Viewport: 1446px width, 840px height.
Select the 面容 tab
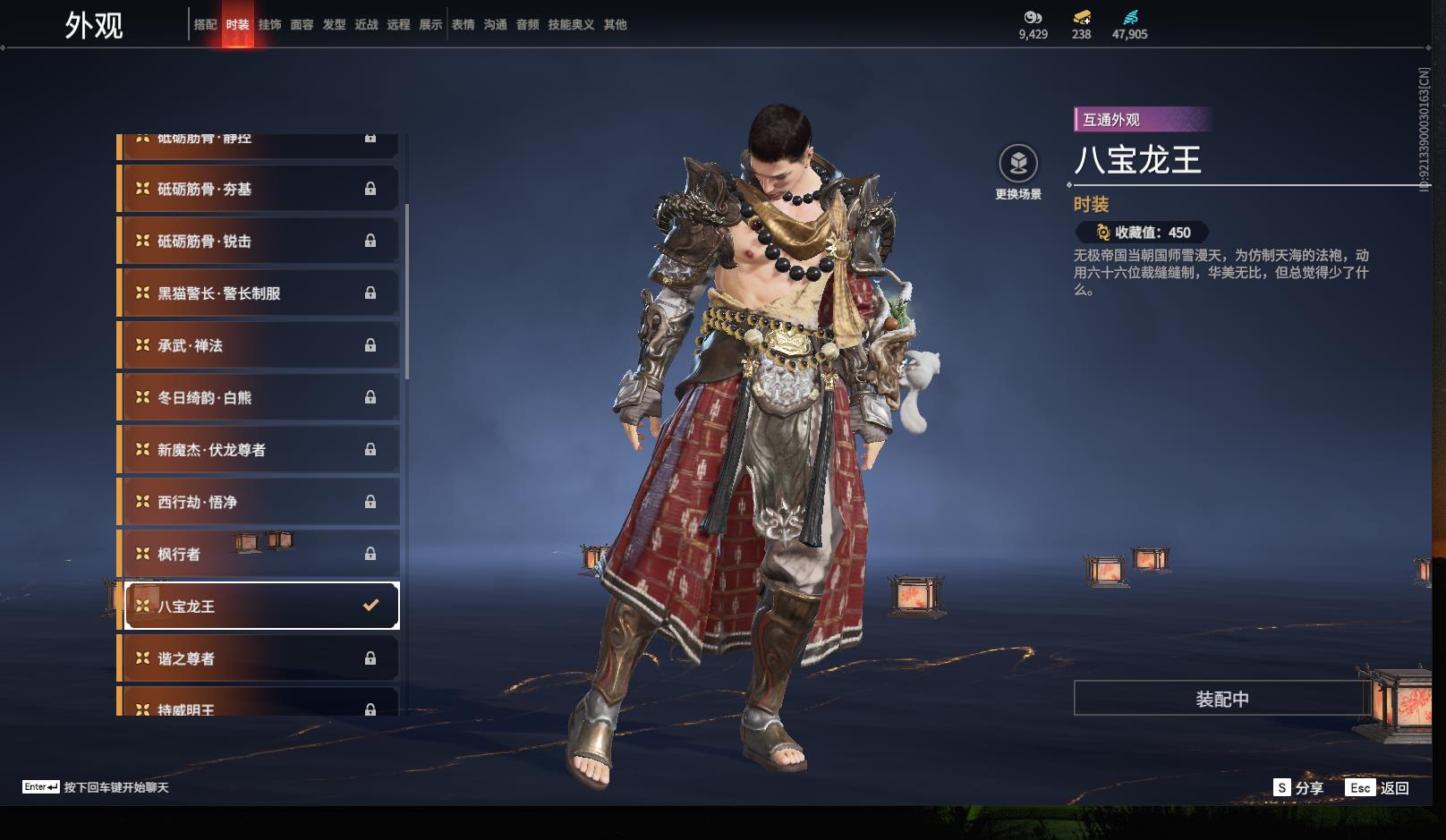tap(302, 25)
